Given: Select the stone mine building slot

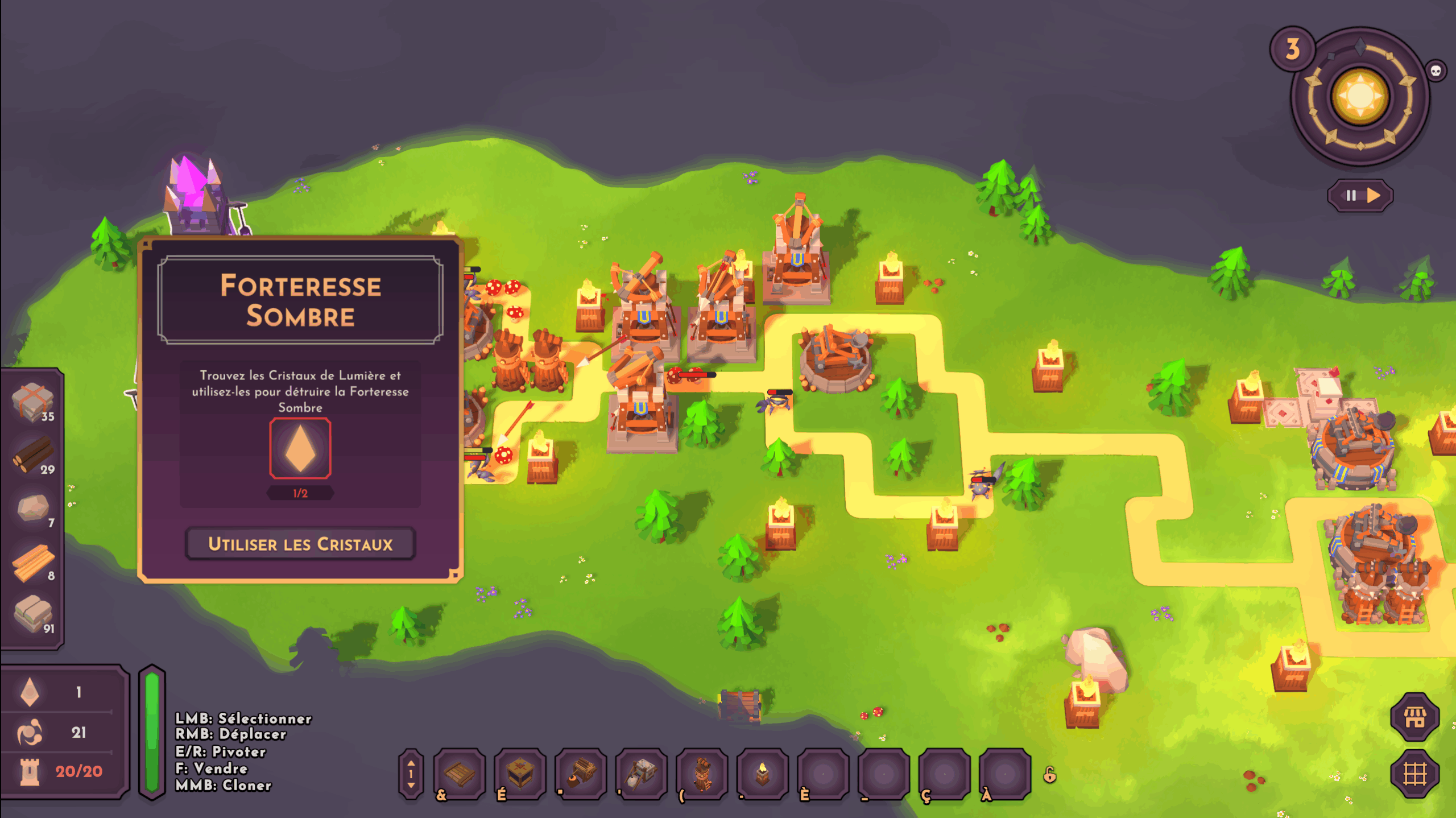Looking at the screenshot, I should click(x=642, y=774).
